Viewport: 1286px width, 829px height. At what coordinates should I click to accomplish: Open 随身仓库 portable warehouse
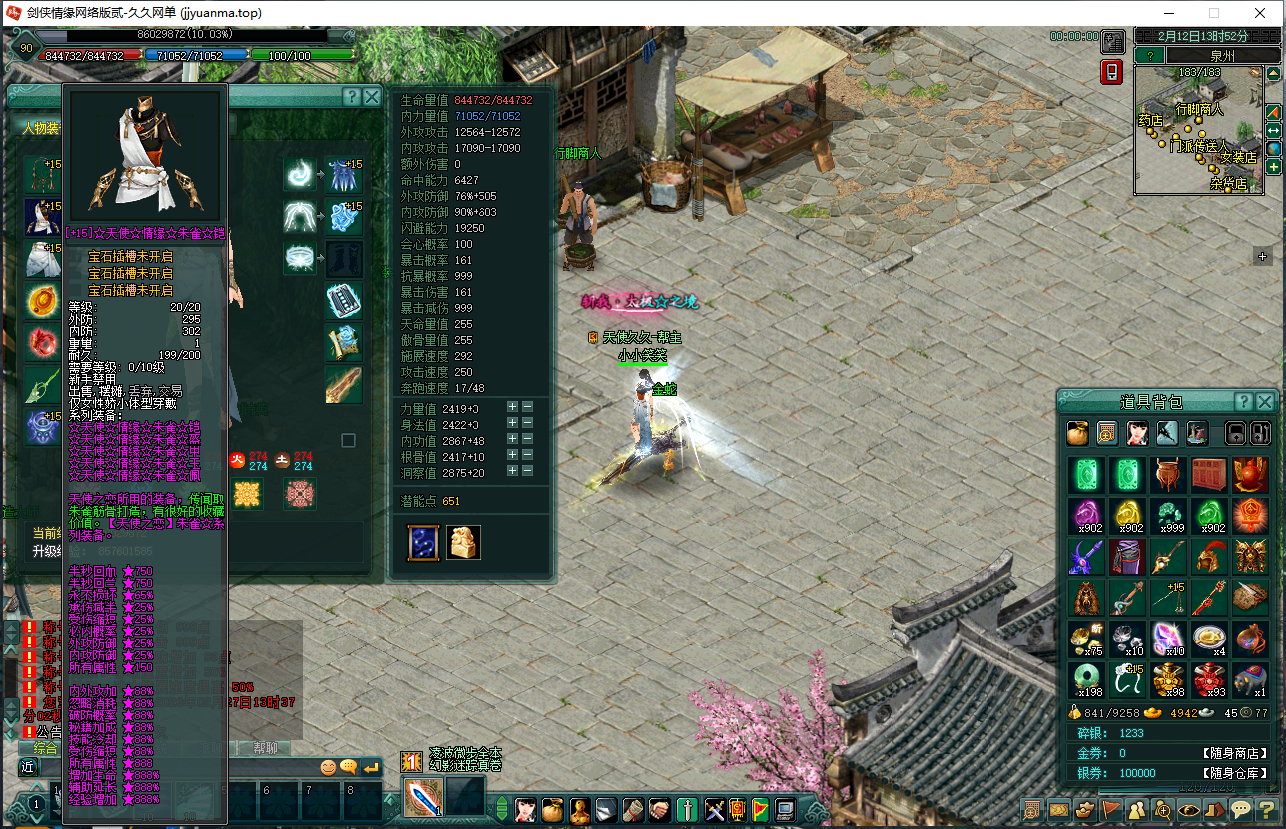1235,773
